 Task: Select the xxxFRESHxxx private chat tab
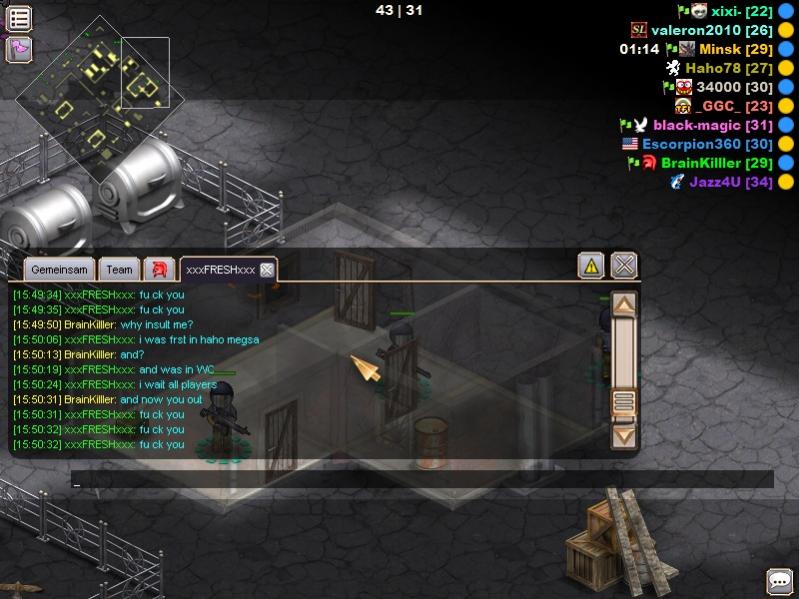point(221,270)
